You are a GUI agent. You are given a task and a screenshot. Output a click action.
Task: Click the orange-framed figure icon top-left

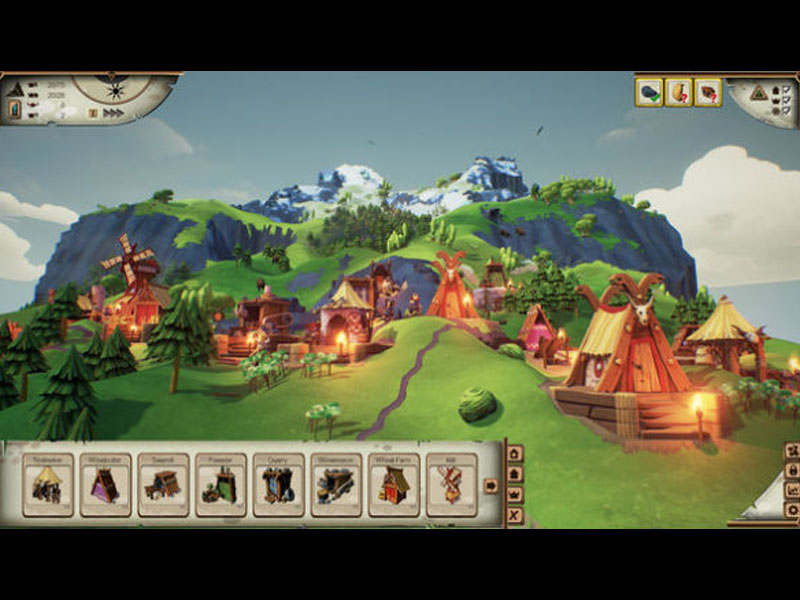coord(15,109)
